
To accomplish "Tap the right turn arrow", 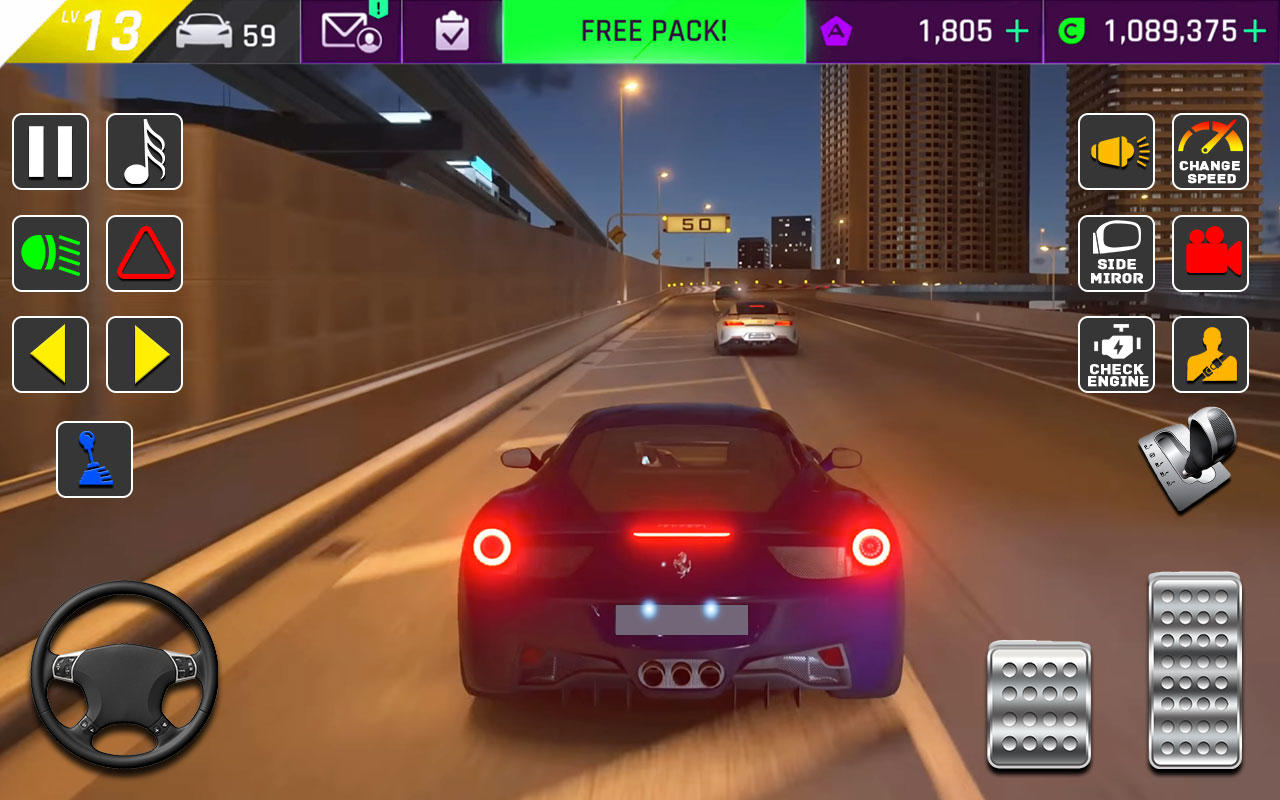I will (144, 354).
